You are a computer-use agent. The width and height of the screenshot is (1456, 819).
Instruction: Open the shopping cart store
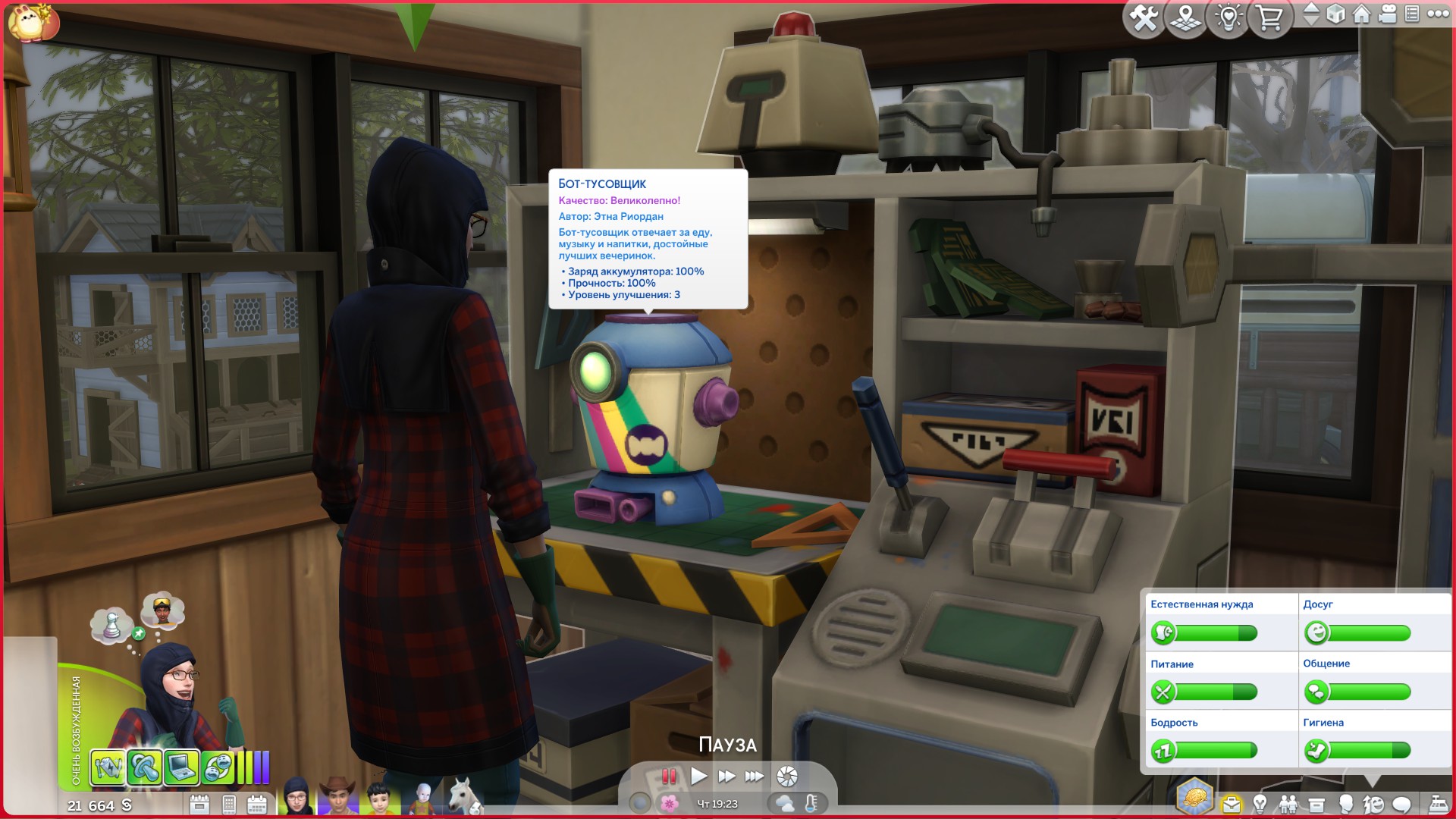[x=1269, y=18]
